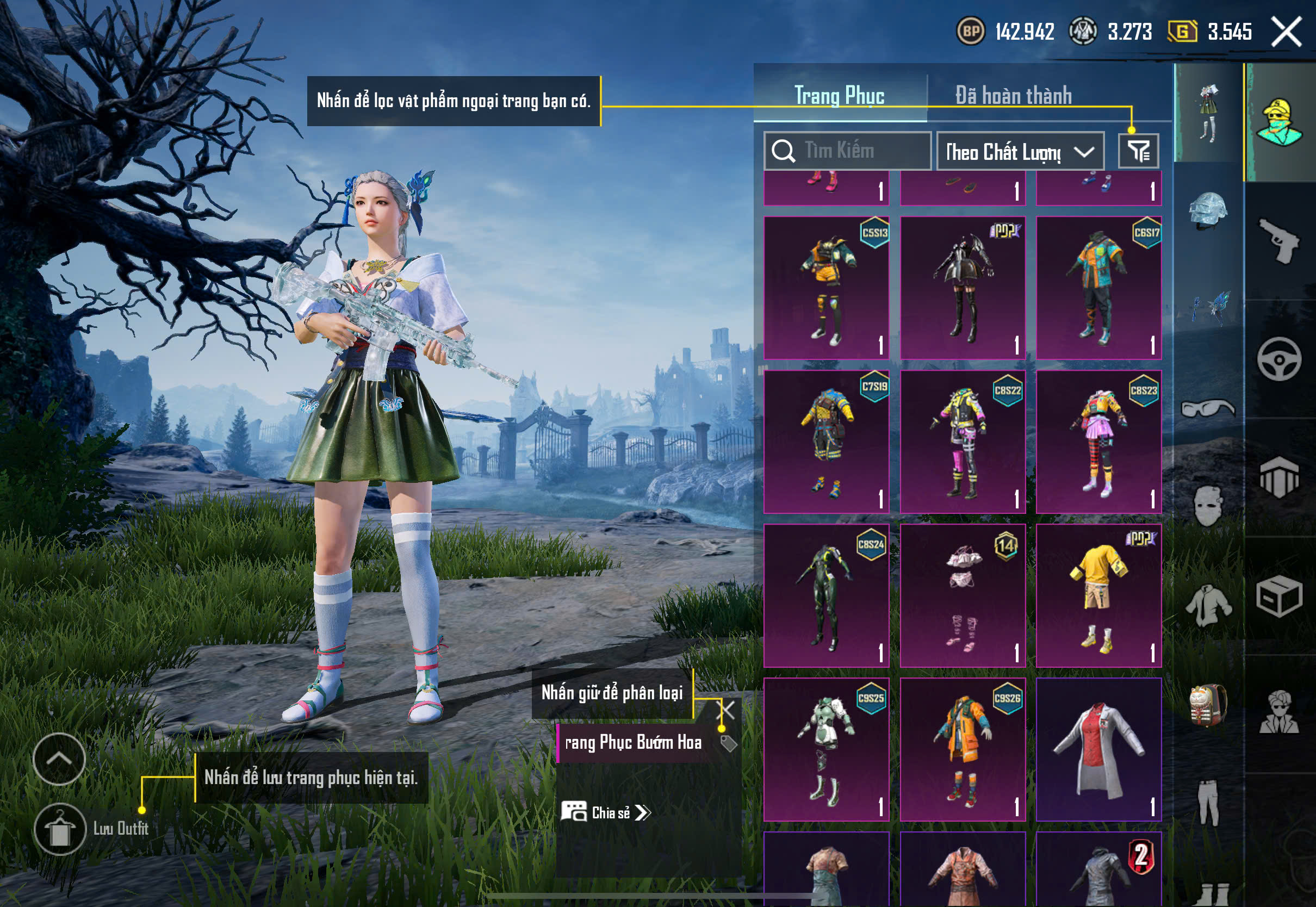Image resolution: width=1316 pixels, height=907 pixels.
Task: Share the outfit with Chia sẻ
Action: tap(606, 812)
